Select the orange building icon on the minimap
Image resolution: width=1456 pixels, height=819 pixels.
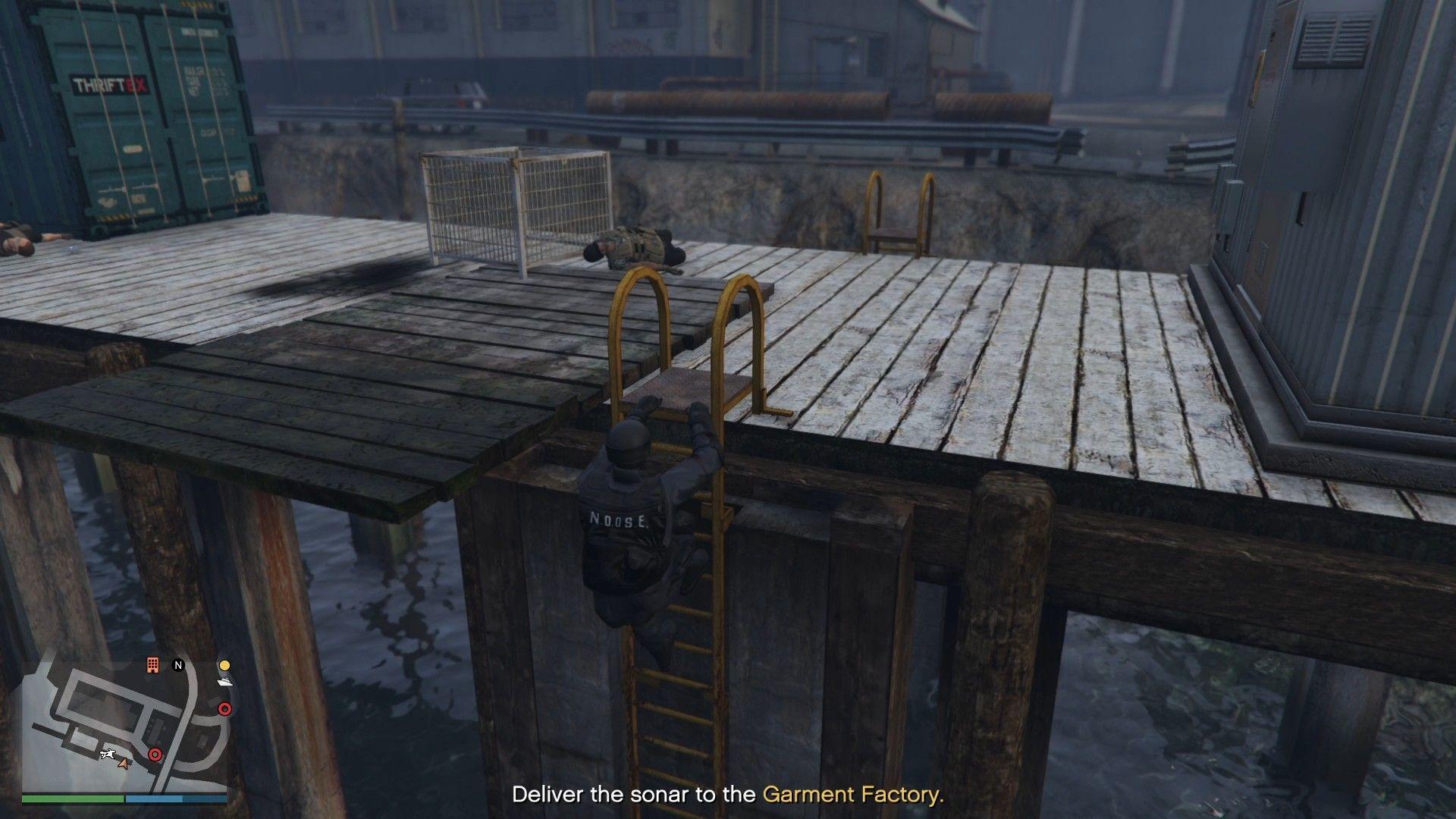pyautogui.click(x=152, y=666)
